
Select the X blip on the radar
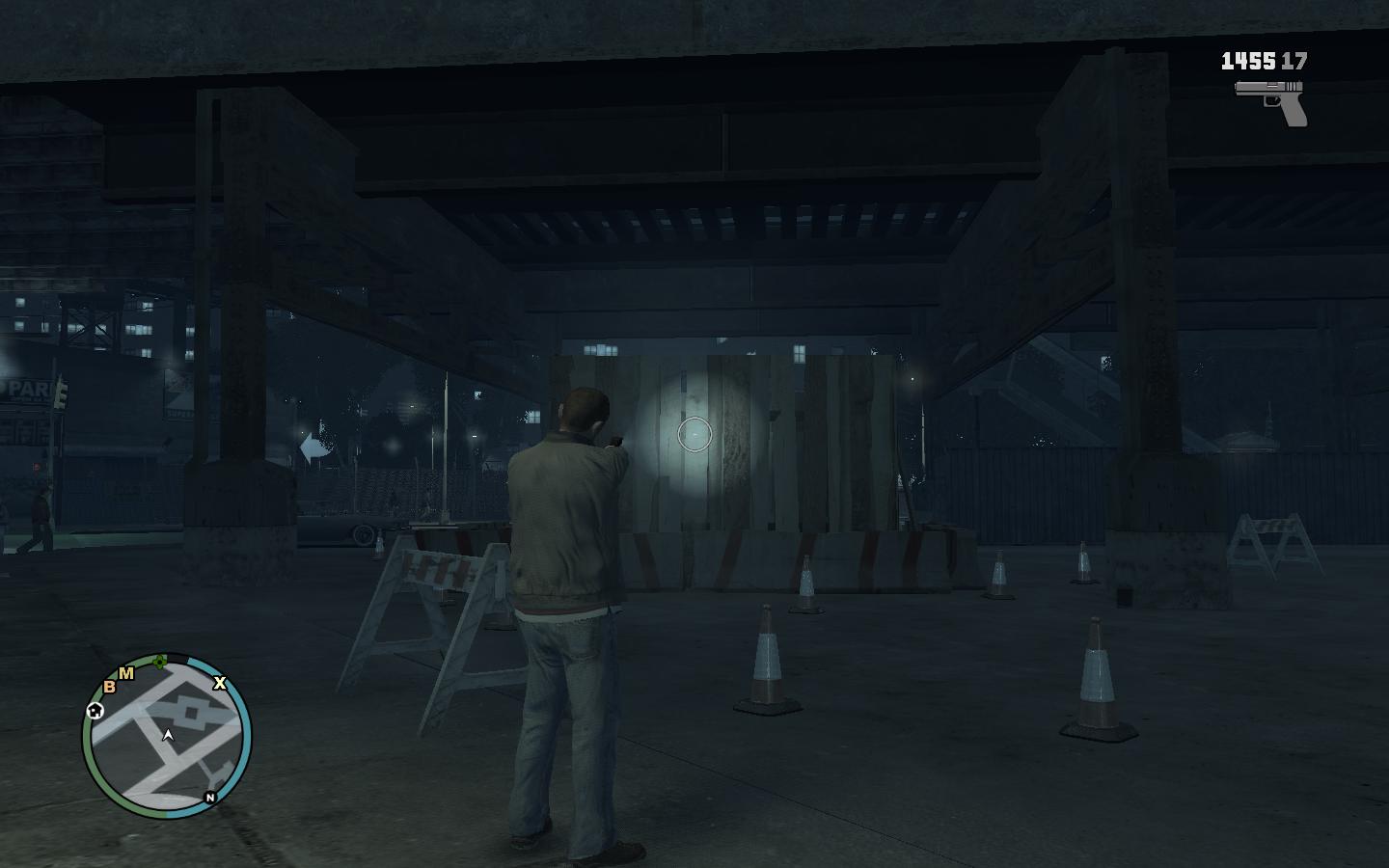point(220,683)
